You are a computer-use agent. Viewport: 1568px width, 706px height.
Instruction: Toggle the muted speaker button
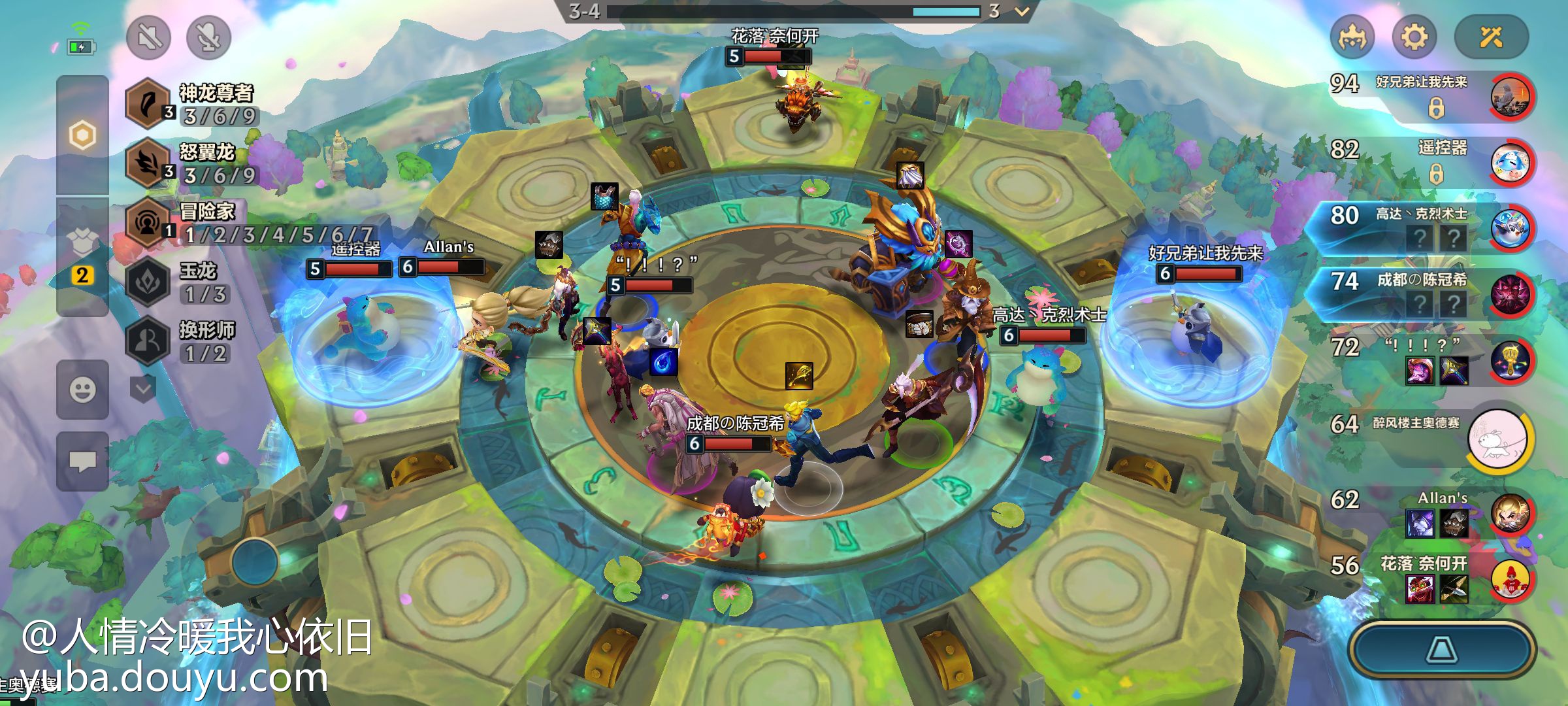tap(148, 37)
